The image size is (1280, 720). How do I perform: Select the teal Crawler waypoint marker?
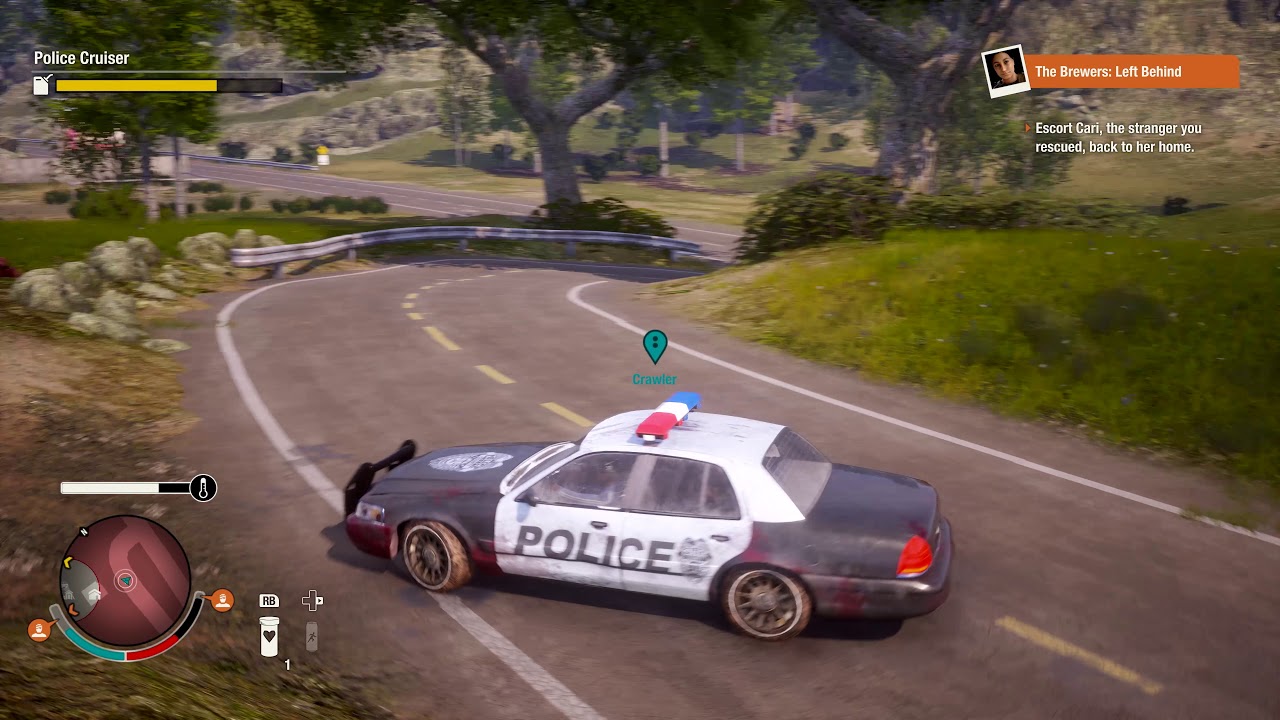[x=655, y=346]
